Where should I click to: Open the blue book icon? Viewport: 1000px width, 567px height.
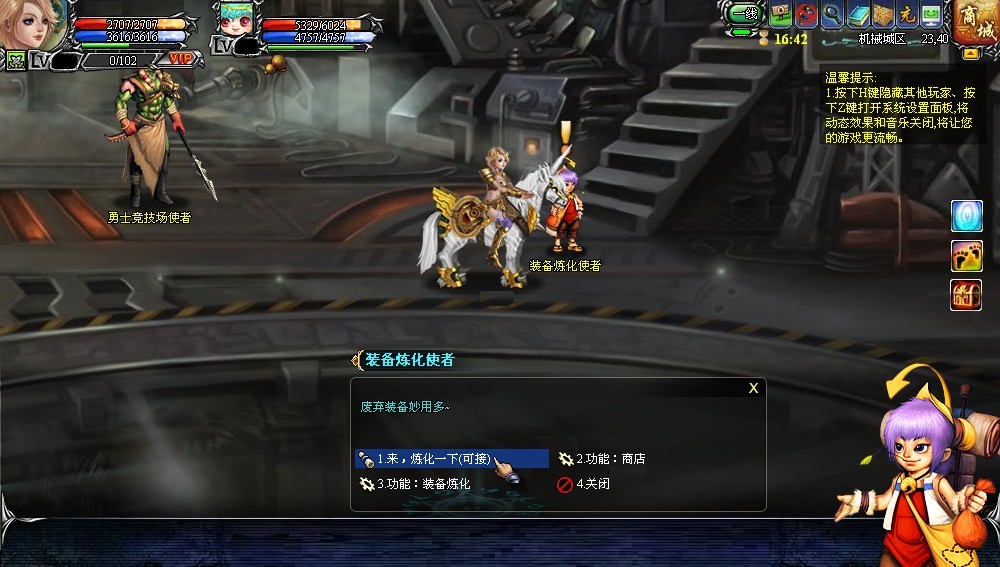858,15
